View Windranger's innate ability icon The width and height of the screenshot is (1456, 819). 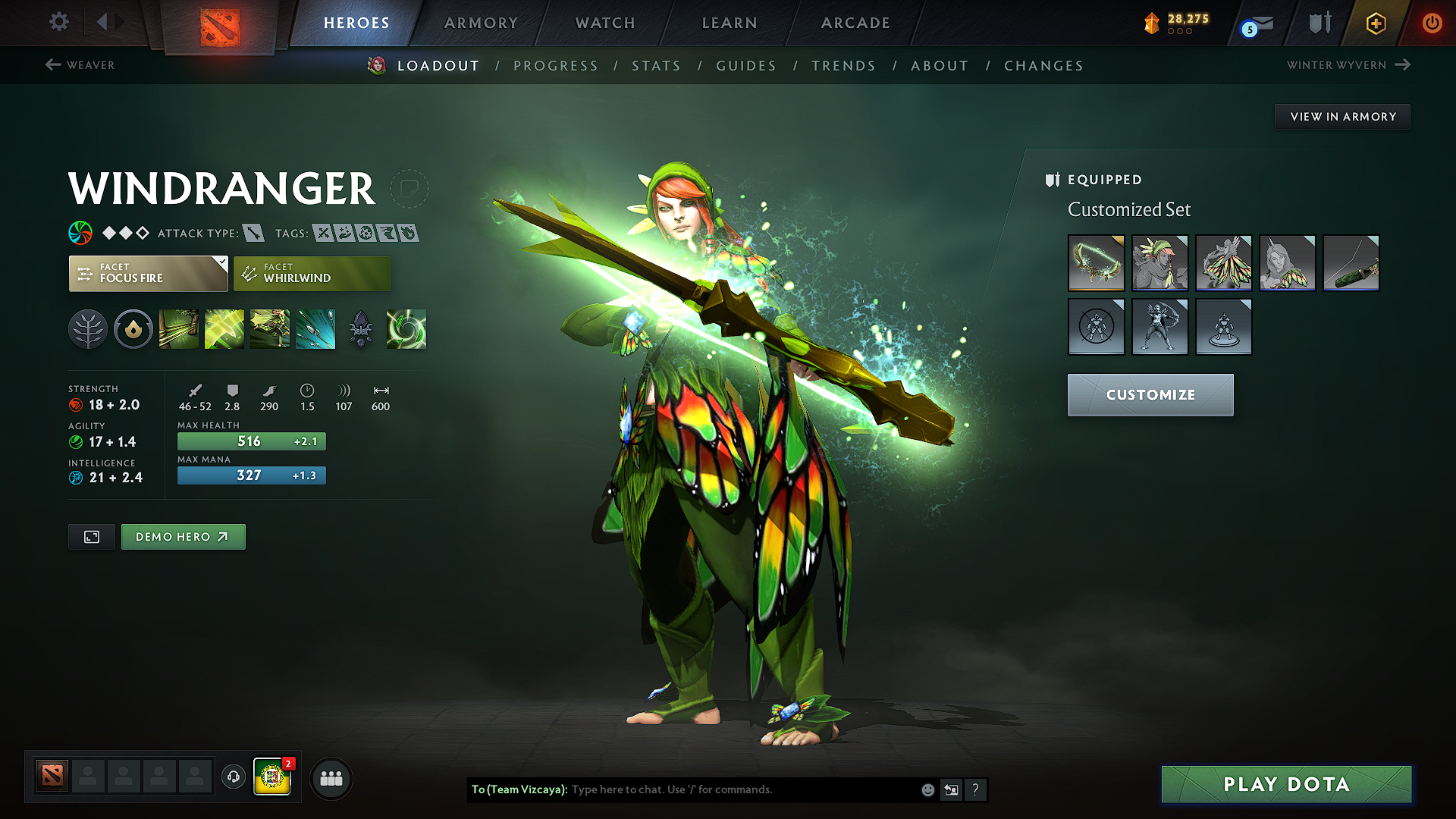click(133, 329)
